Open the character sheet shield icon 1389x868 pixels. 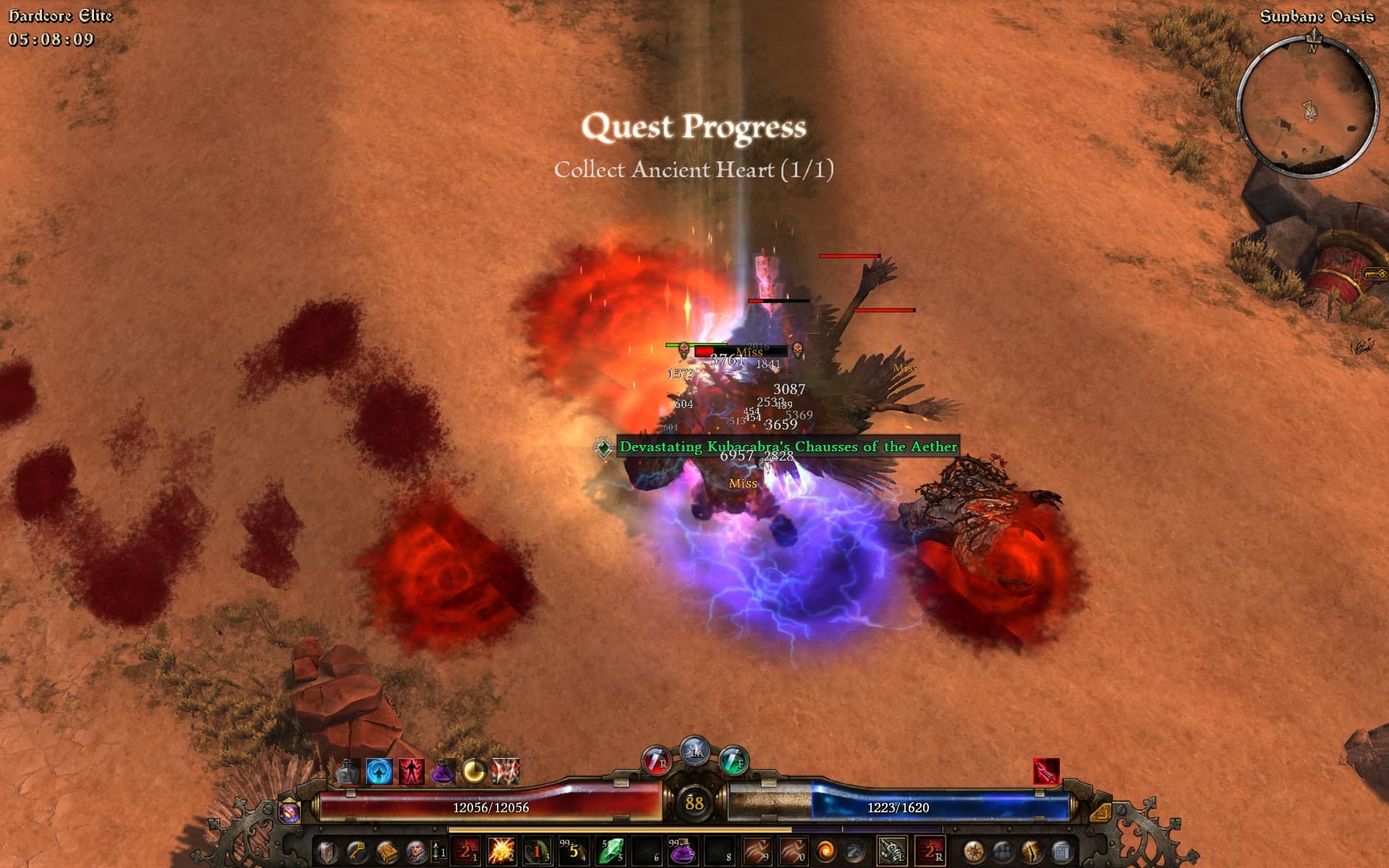coord(327,851)
